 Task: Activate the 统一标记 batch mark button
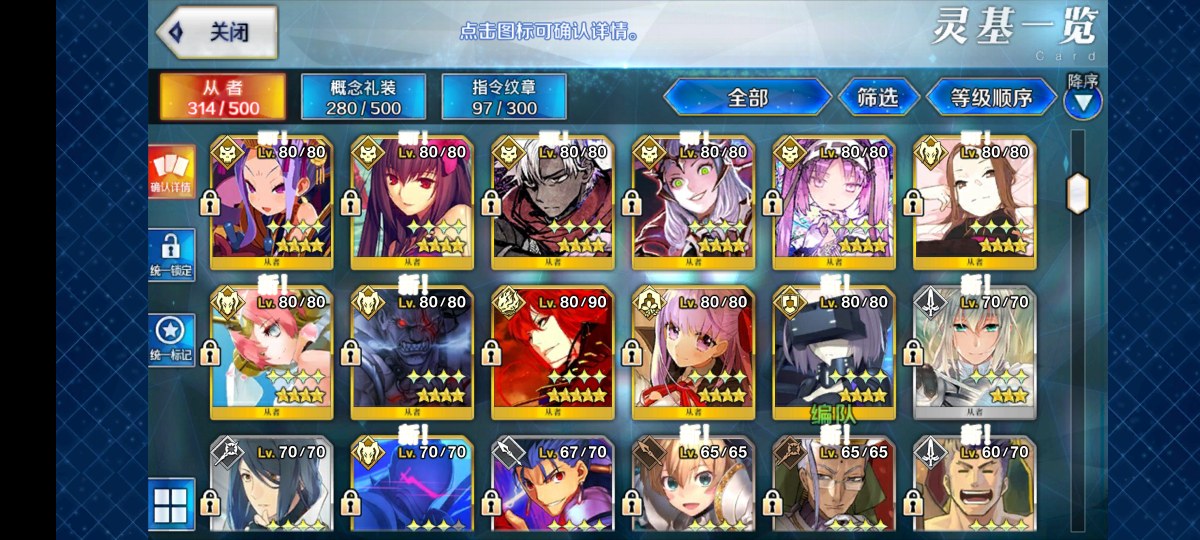(x=171, y=341)
